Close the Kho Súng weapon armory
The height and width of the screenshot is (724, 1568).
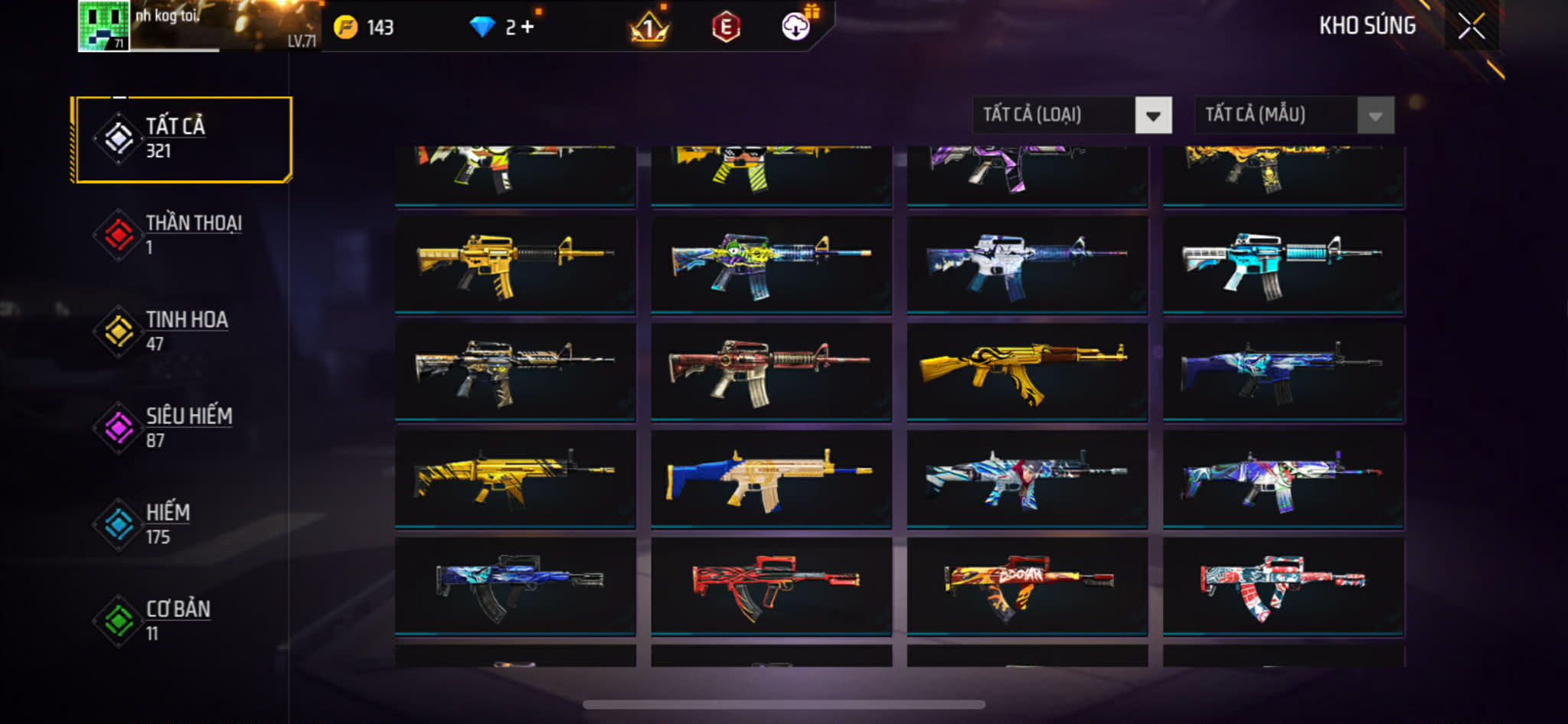point(1471,26)
